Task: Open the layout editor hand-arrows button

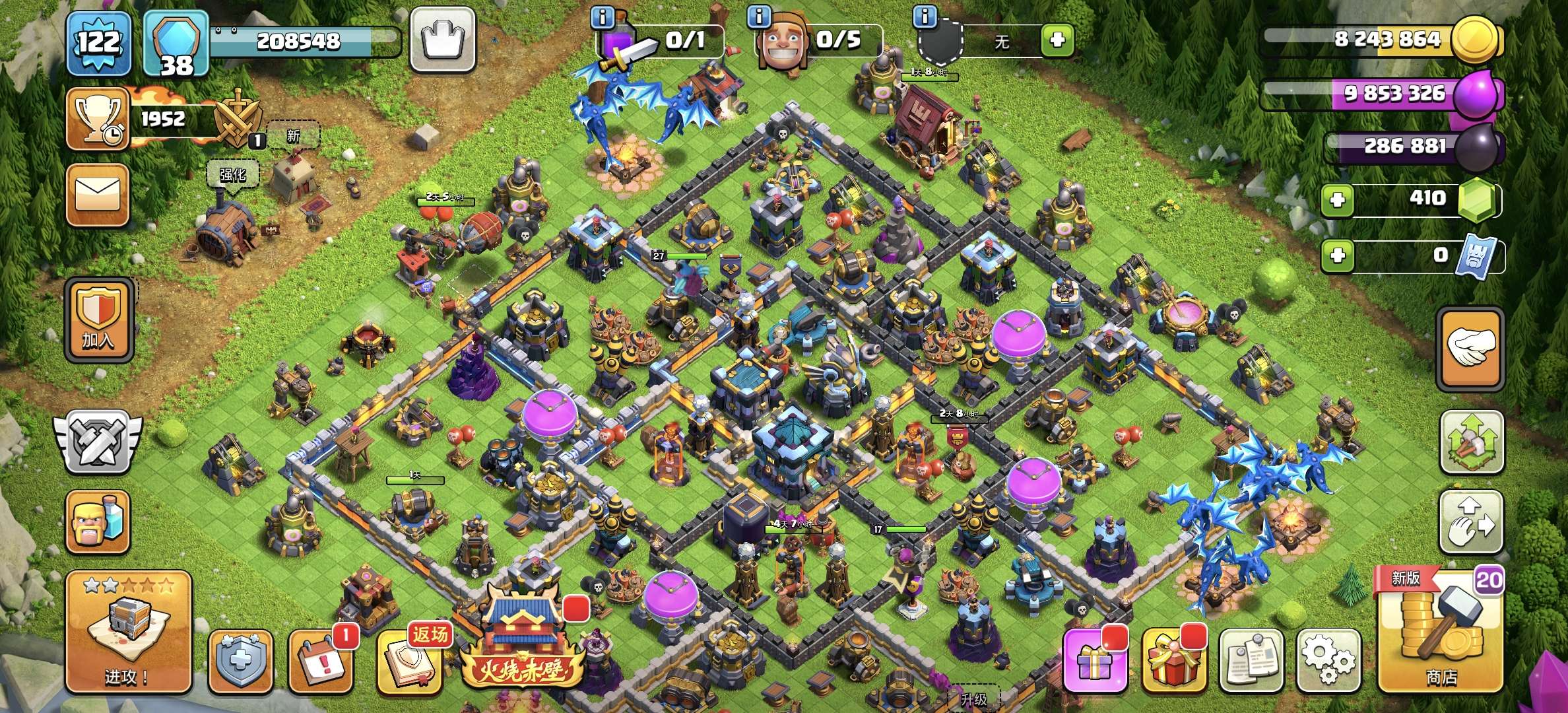Action: [1470, 523]
